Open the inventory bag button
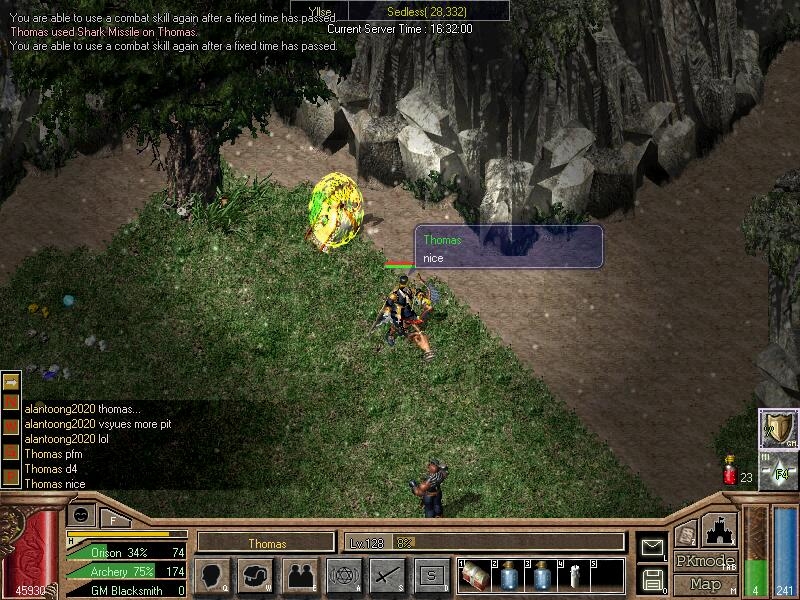Image resolution: width=800 pixels, height=600 pixels. click(x=256, y=575)
